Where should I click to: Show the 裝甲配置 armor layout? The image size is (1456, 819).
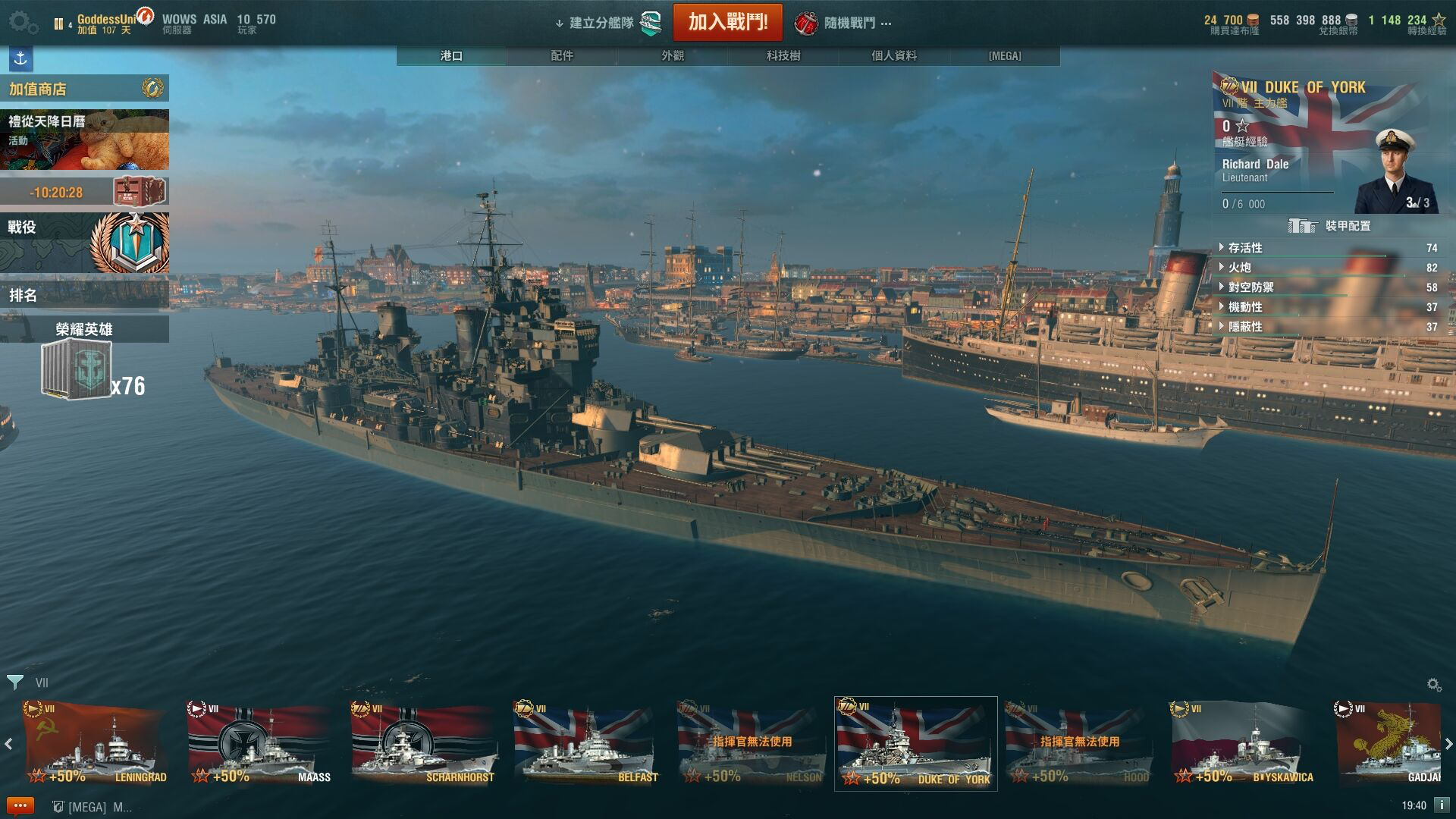click(1331, 226)
